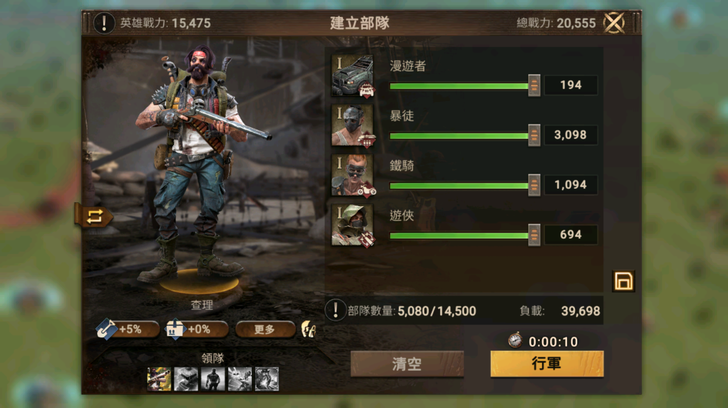
Task: Show troop count info alert
Action: 336,311
